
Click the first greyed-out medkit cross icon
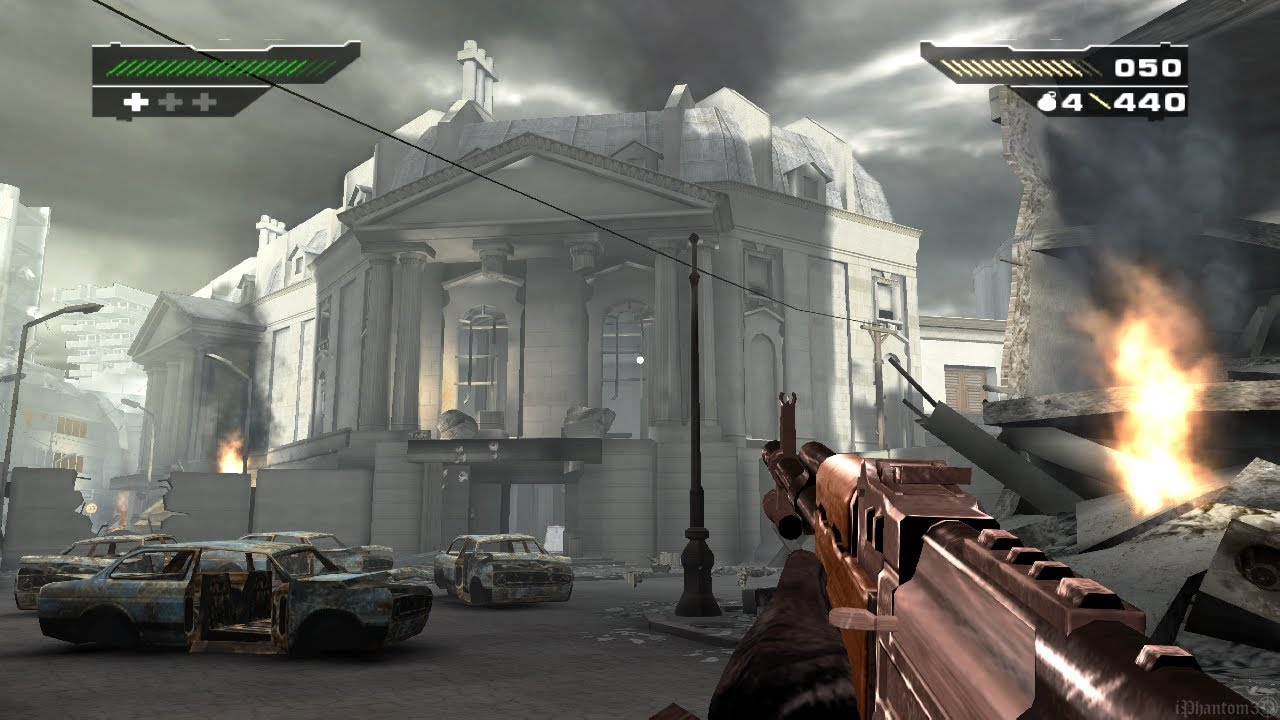point(171,101)
